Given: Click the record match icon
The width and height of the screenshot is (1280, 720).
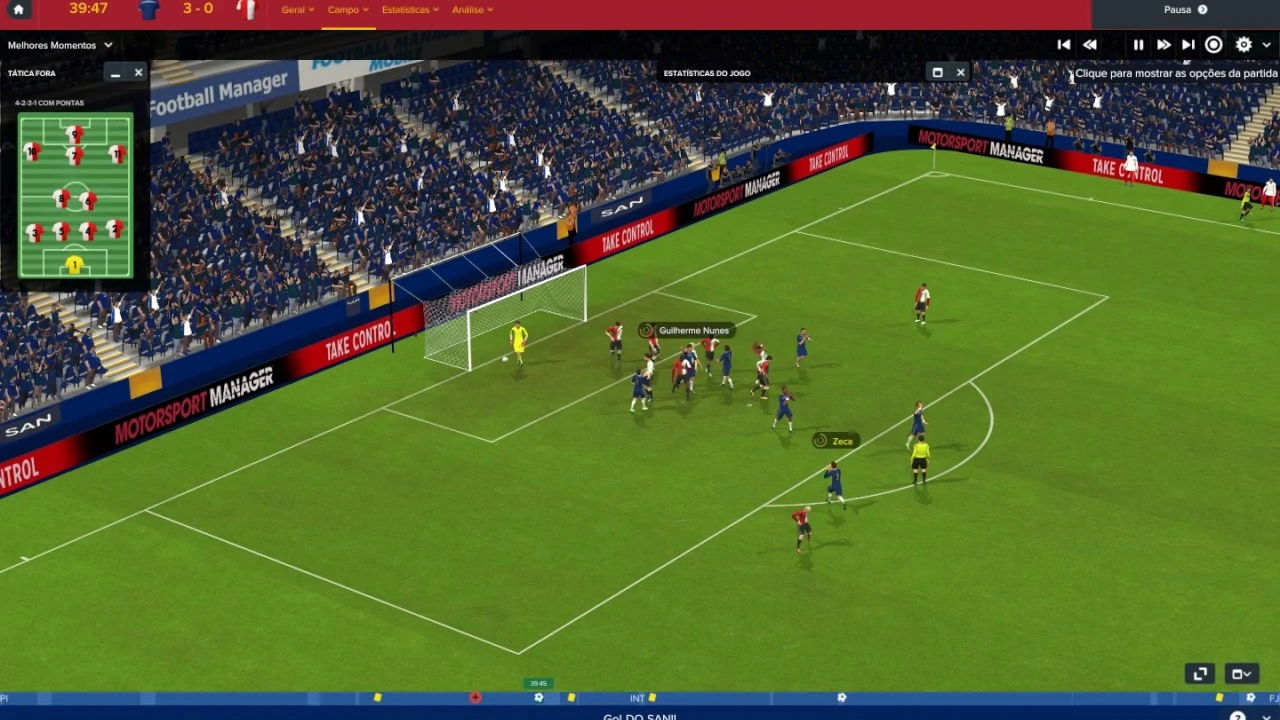Looking at the screenshot, I should (1213, 44).
